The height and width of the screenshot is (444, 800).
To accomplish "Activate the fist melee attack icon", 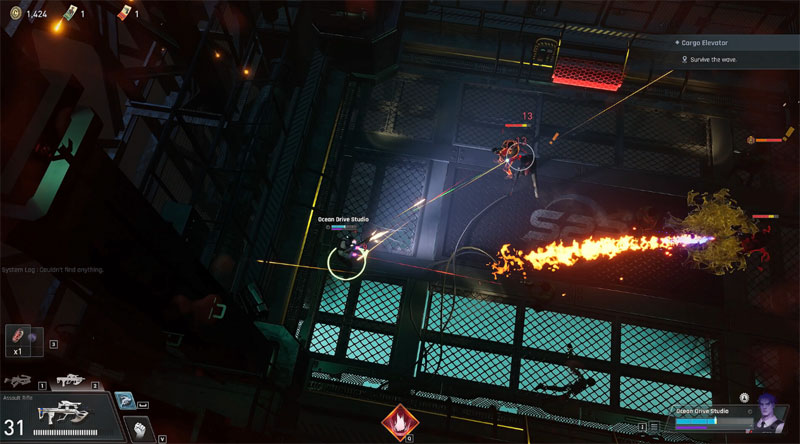I will click(141, 427).
